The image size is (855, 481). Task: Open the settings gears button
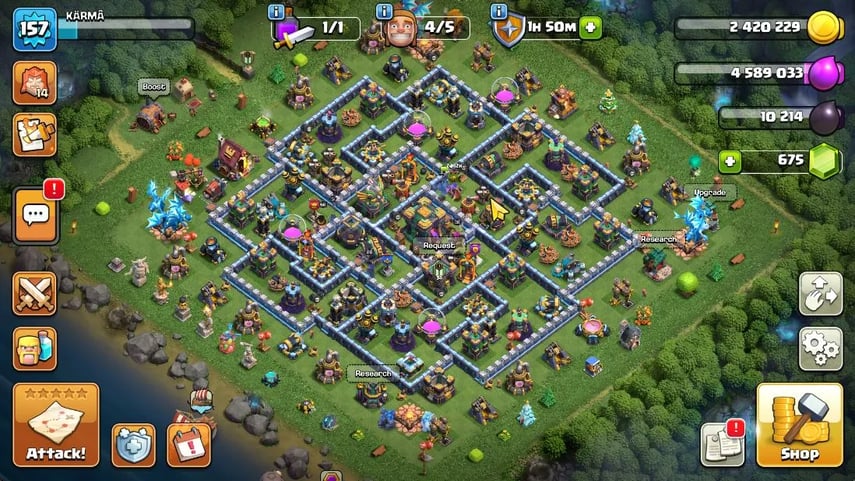coord(820,347)
